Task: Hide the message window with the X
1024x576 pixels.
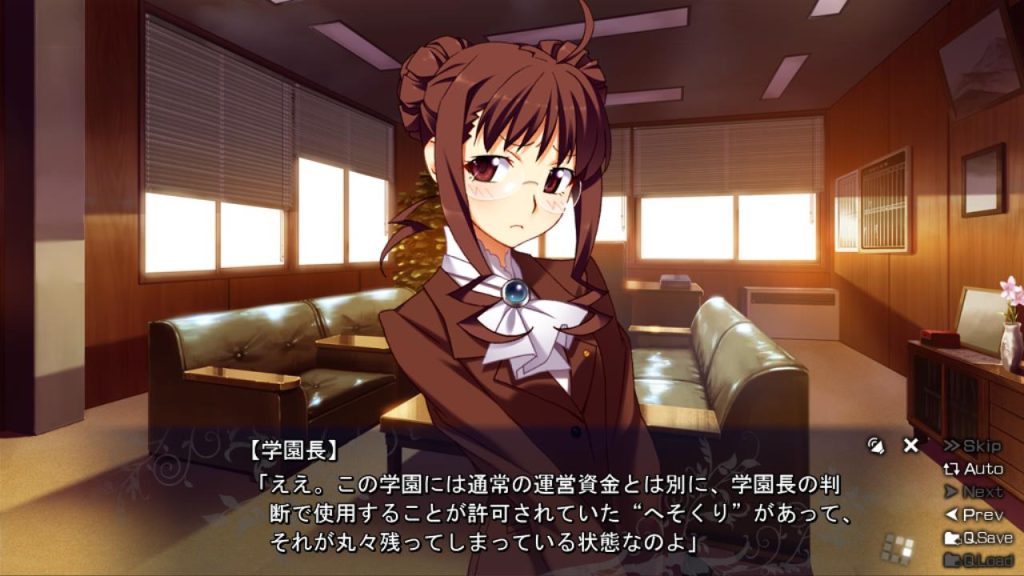Action: point(910,446)
